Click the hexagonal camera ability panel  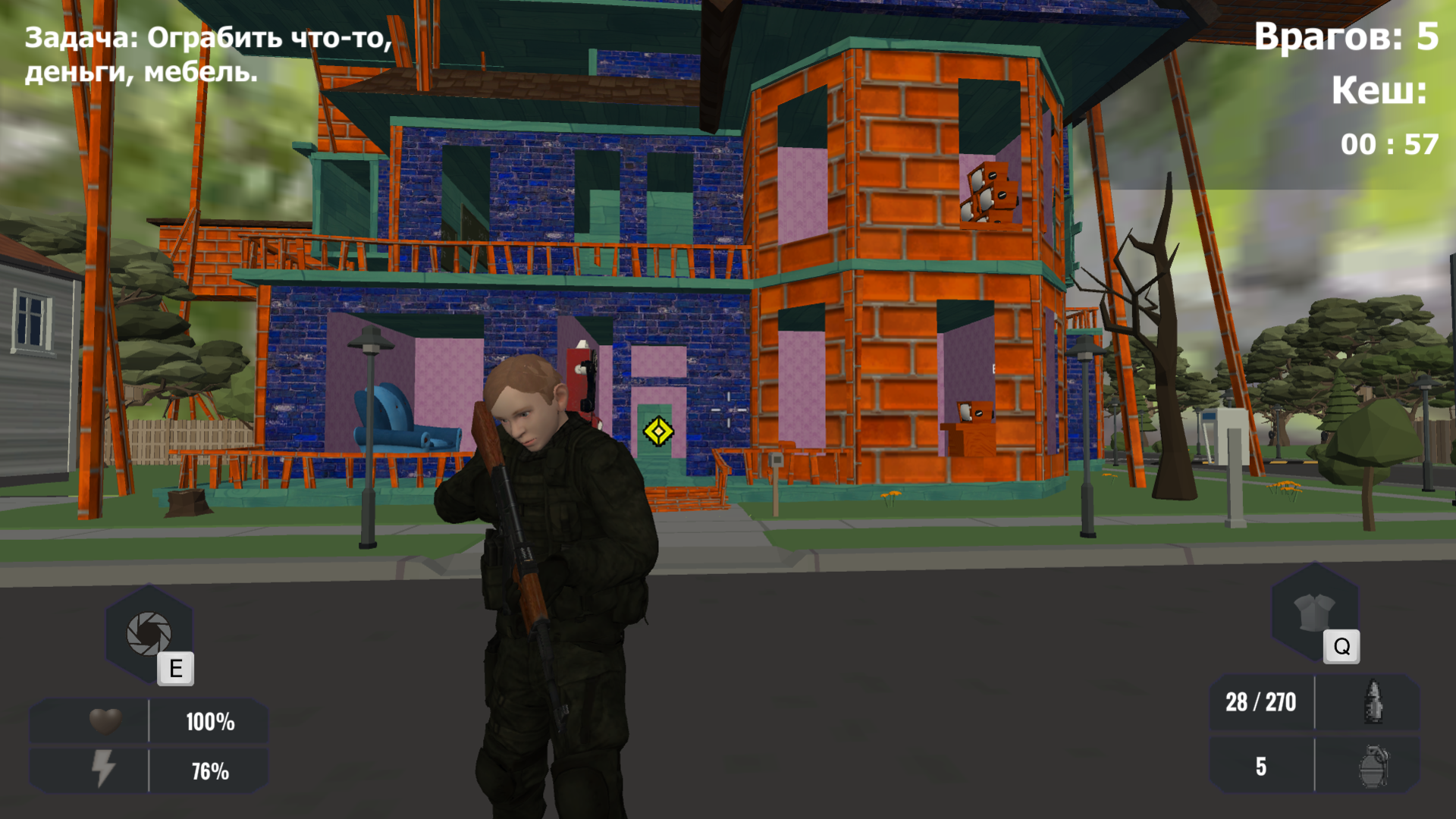click(149, 634)
